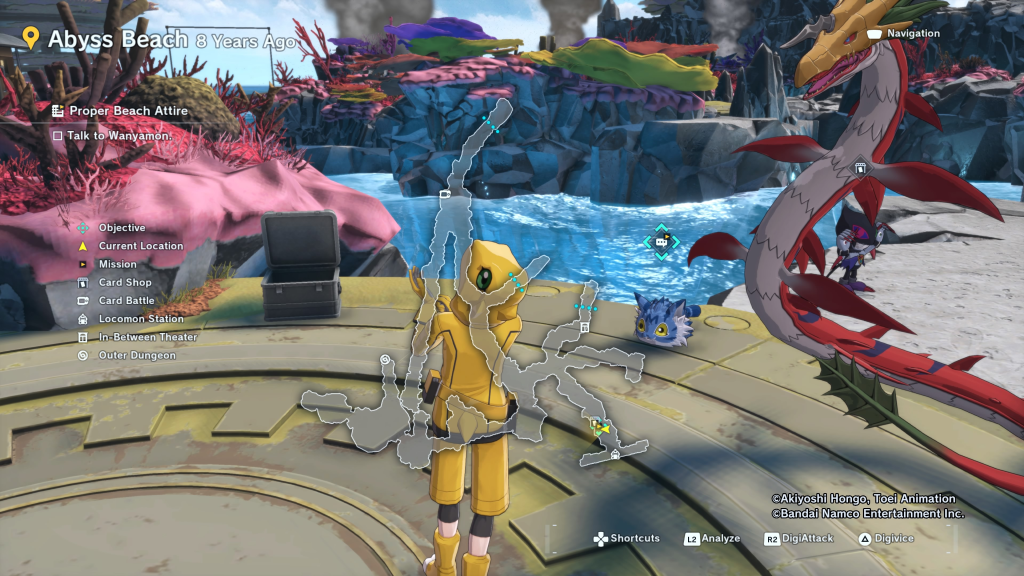Select the In-Between Theater legend entry

tap(147, 337)
